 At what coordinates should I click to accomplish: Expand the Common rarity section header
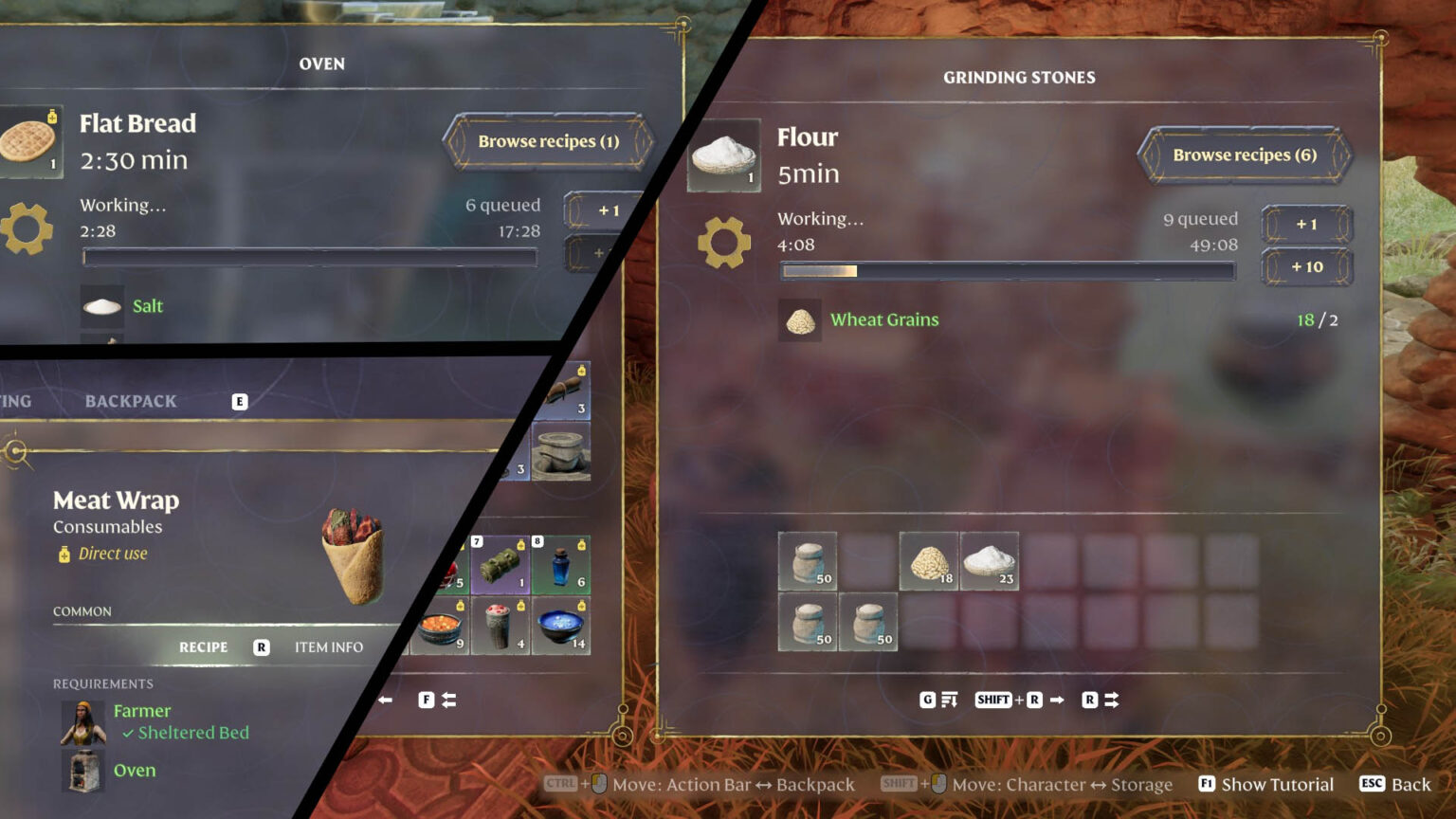82,611
